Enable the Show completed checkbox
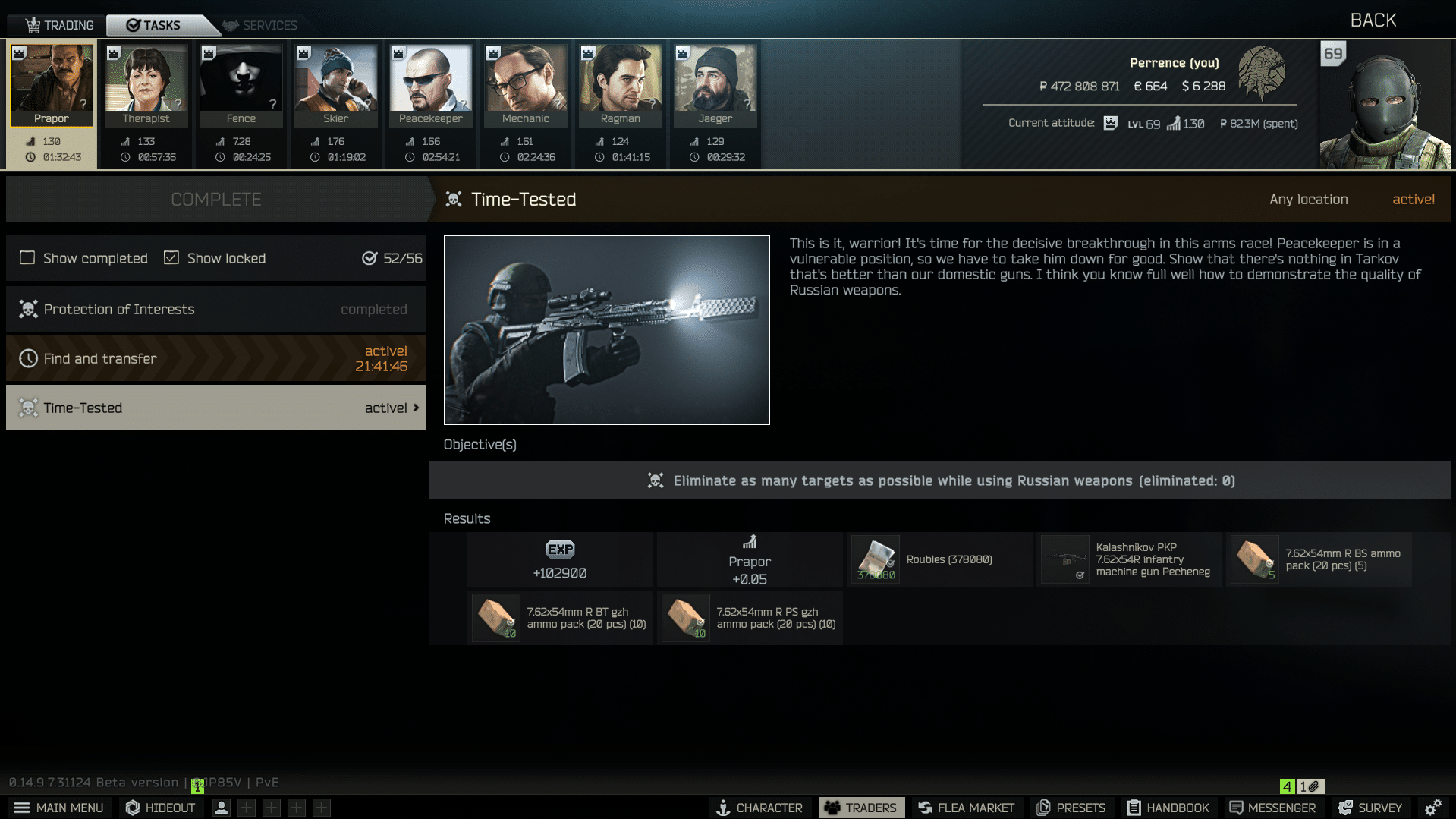This screenshot has width=1456, height=819. (27, 258)
